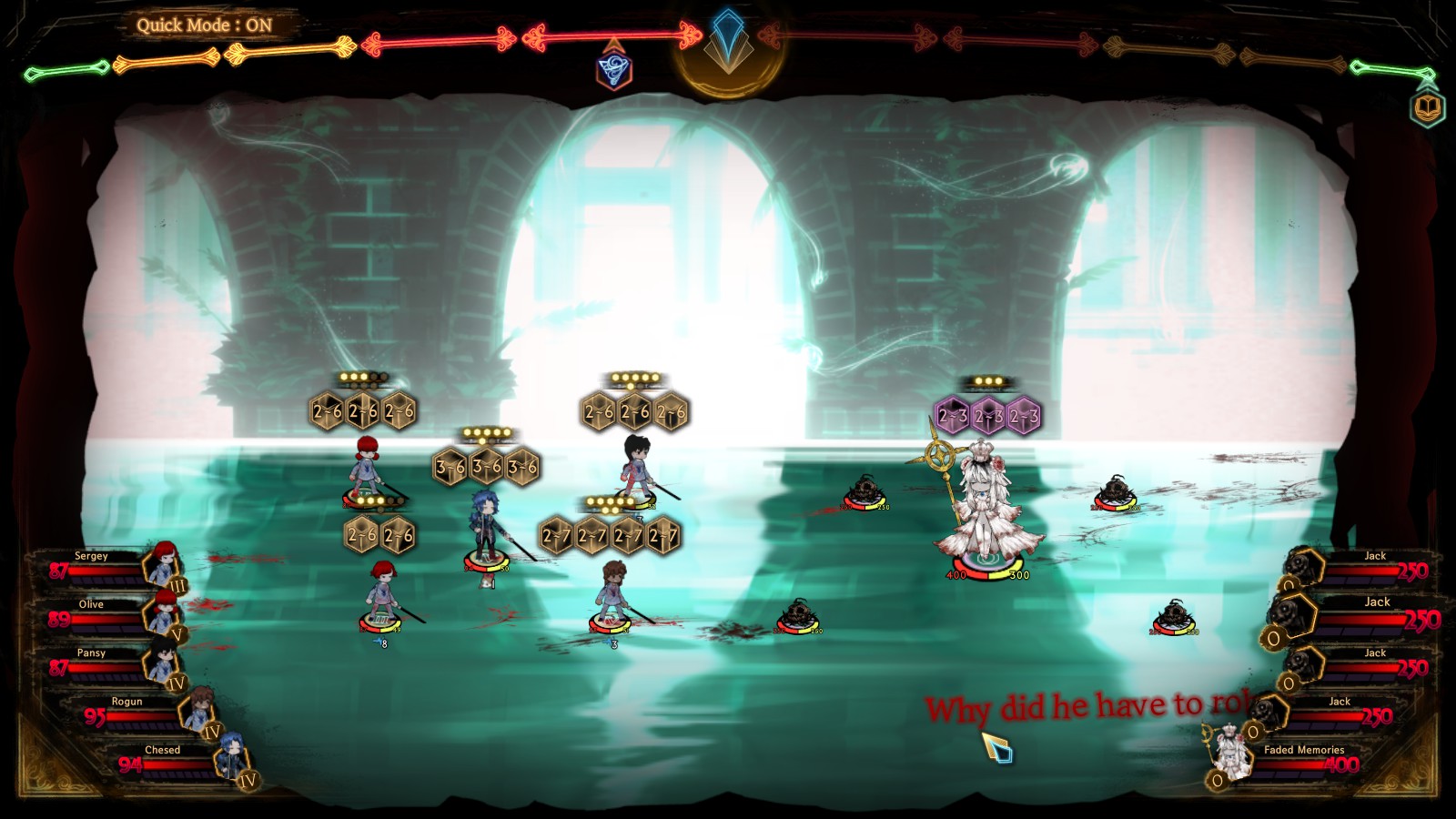The width and height of the screenshot is (1456, 819).
Task: Click the central blue crystal emblem
Action: pos(727,41)
